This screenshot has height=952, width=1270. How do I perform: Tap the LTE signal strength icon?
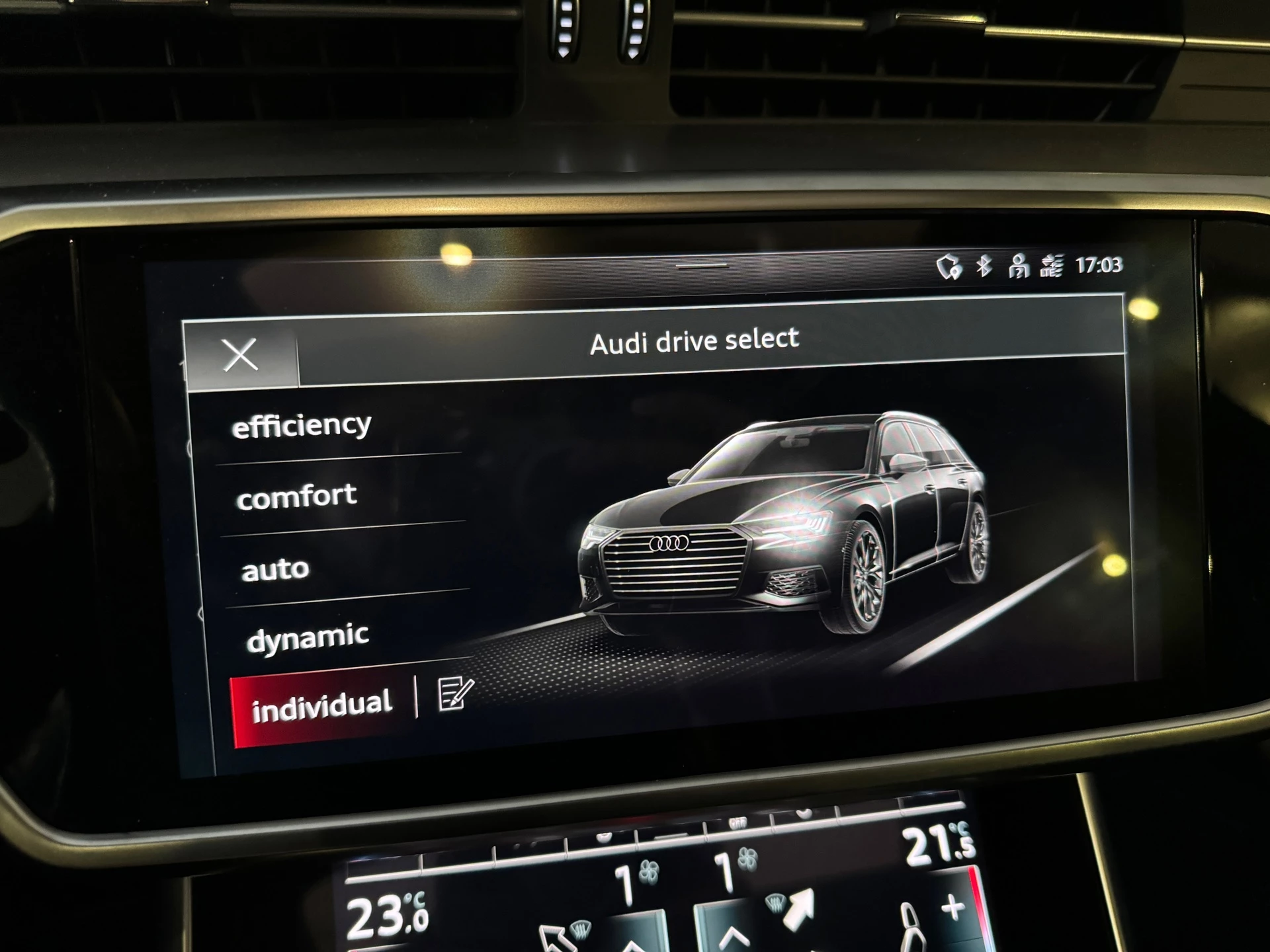1052,265
